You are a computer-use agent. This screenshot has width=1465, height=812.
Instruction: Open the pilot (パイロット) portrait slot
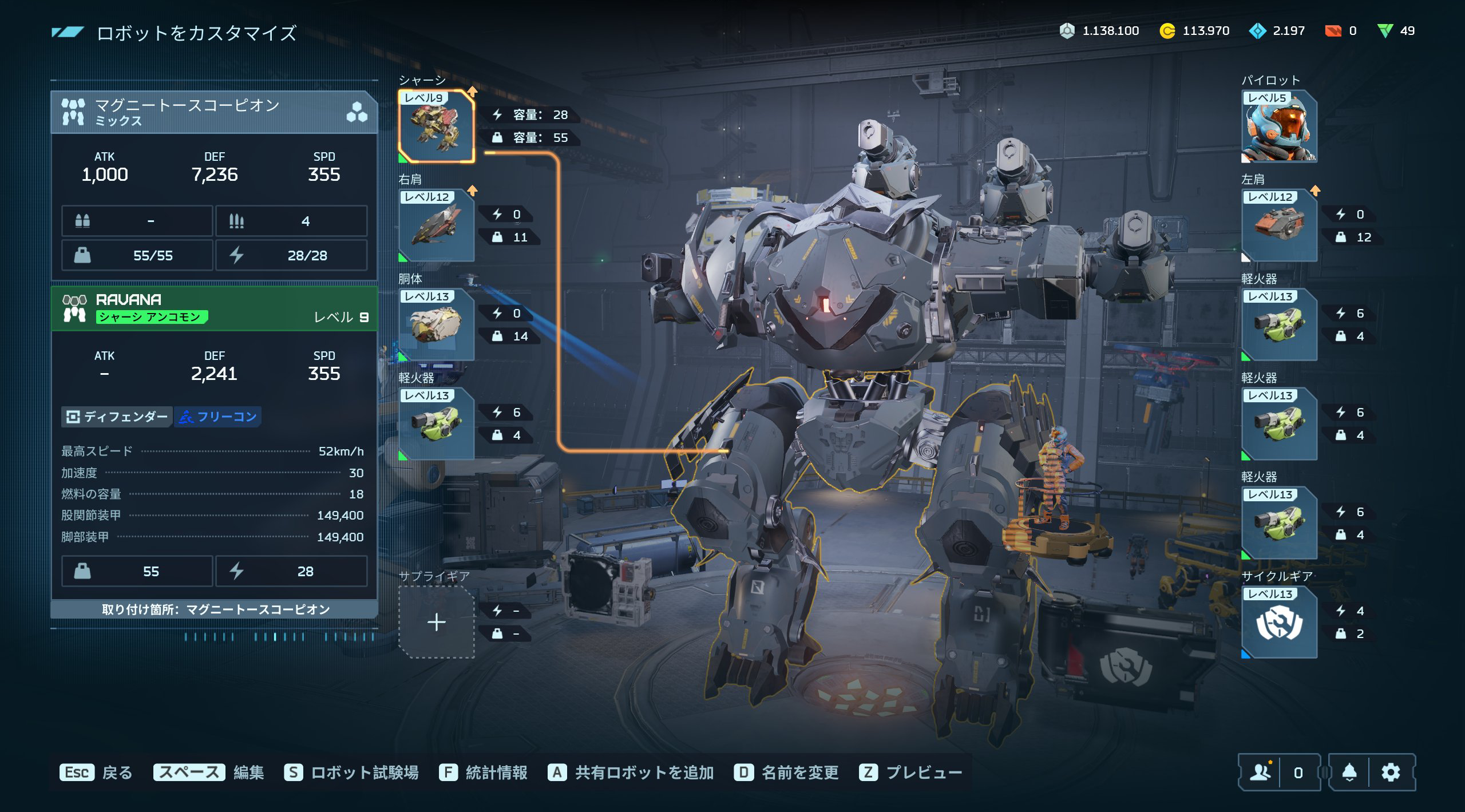1279,126
